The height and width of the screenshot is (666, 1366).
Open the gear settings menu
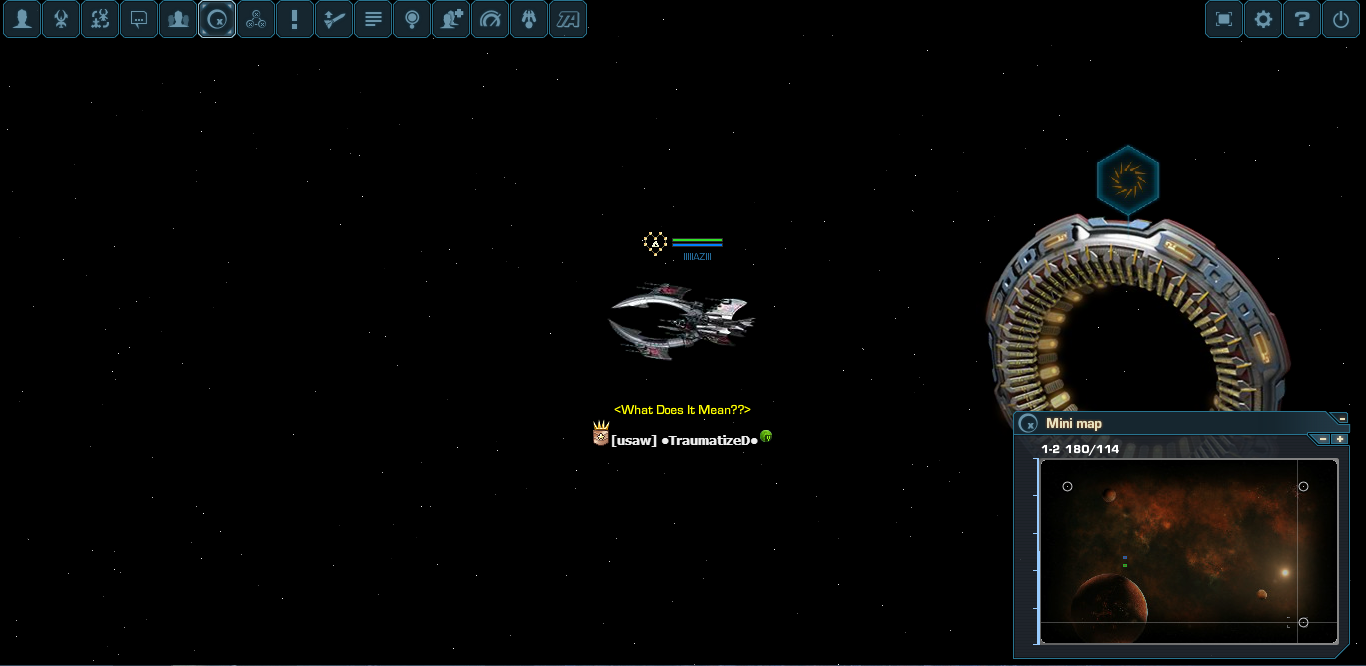(1263, 19)
